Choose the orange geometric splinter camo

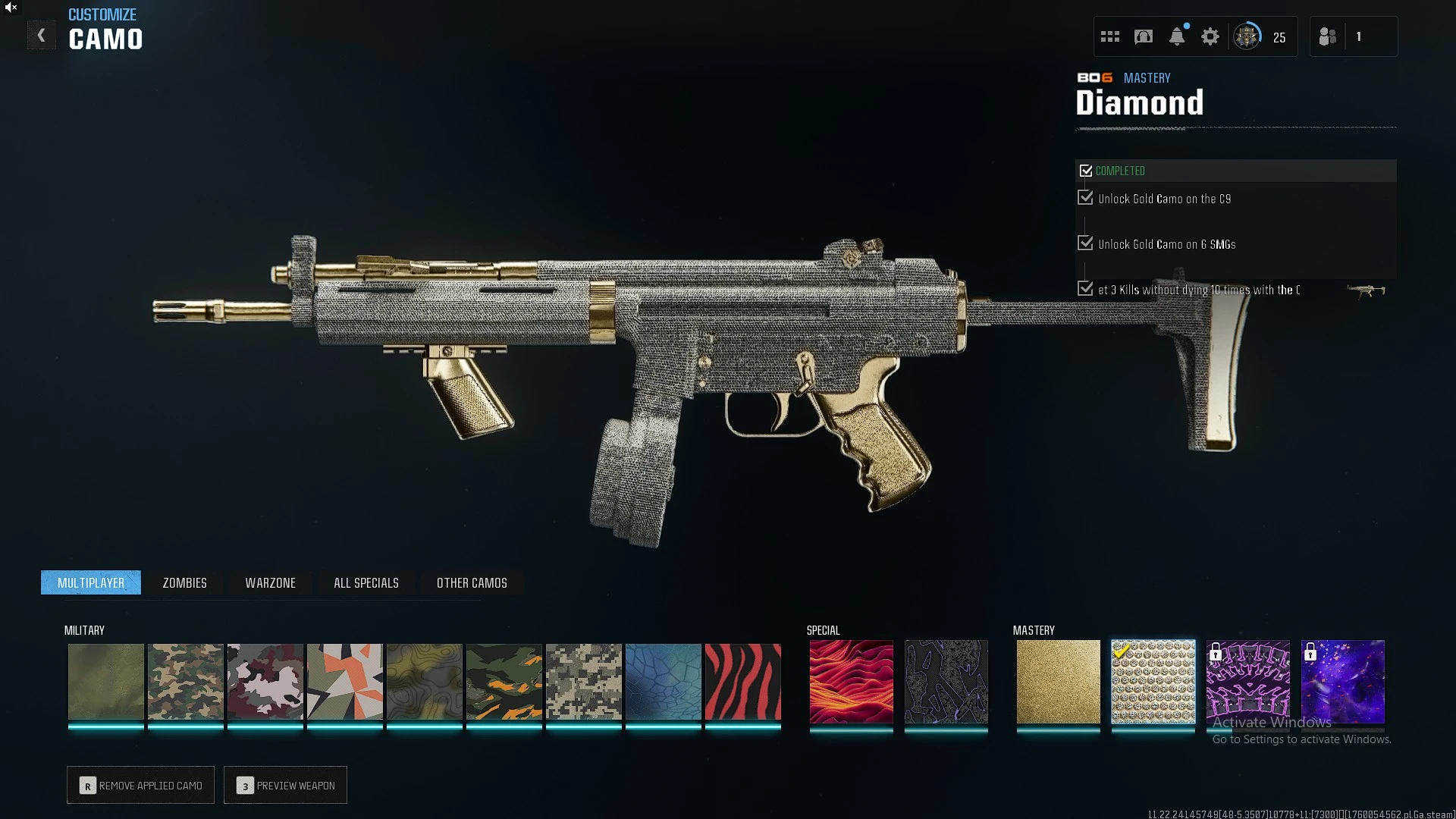click(x=344, y=681)
